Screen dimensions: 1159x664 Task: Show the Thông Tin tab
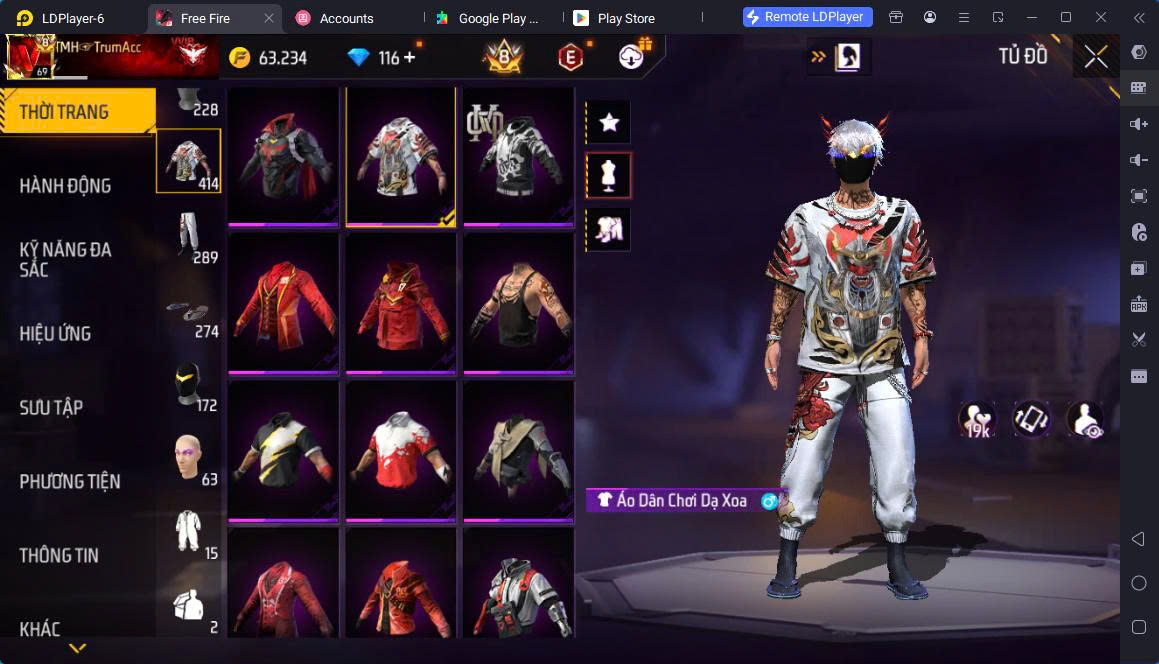[x=59, y=556]
